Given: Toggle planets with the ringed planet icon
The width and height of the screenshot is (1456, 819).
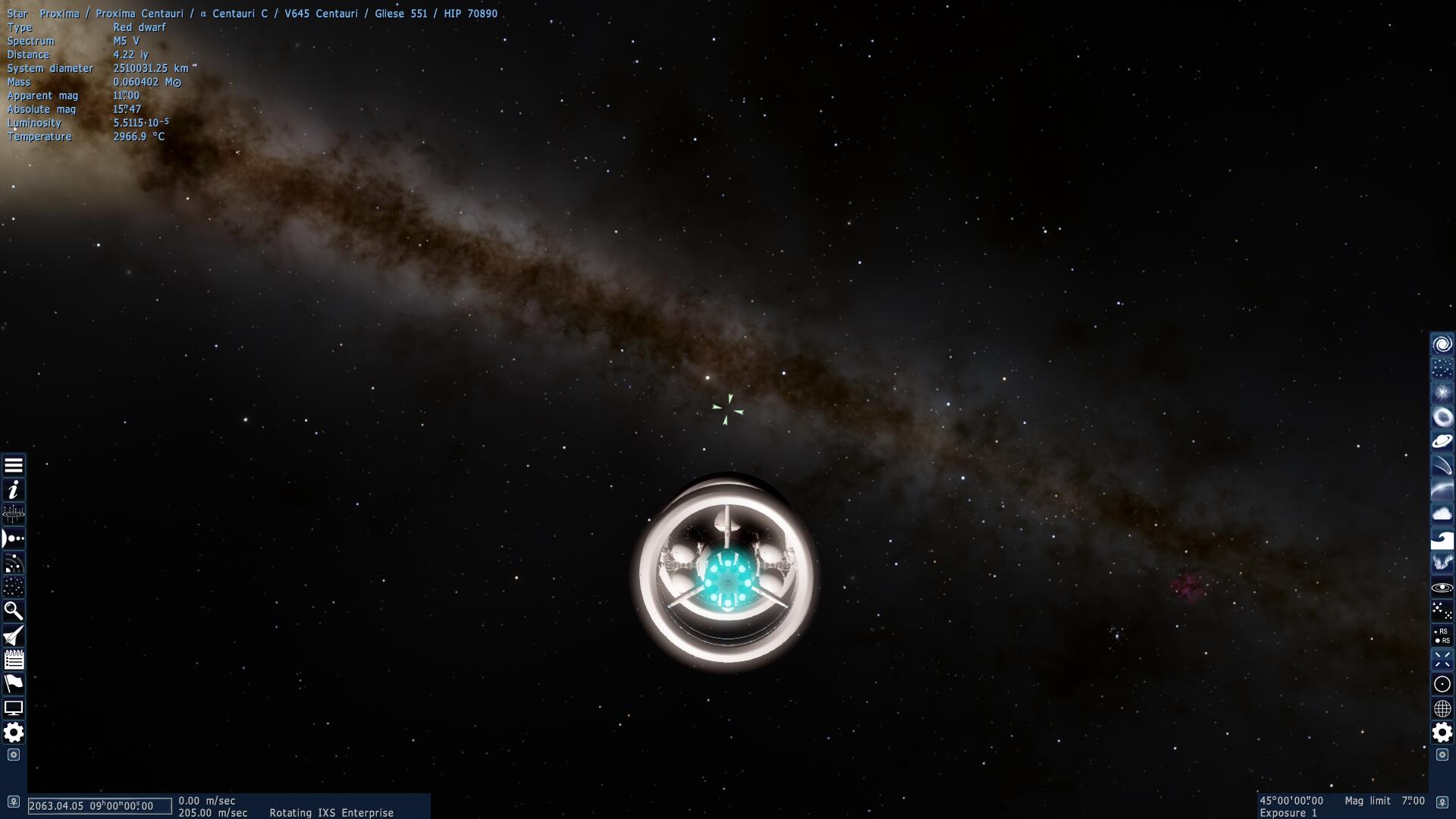Looking at the screenshot, I should [1442, 441].
